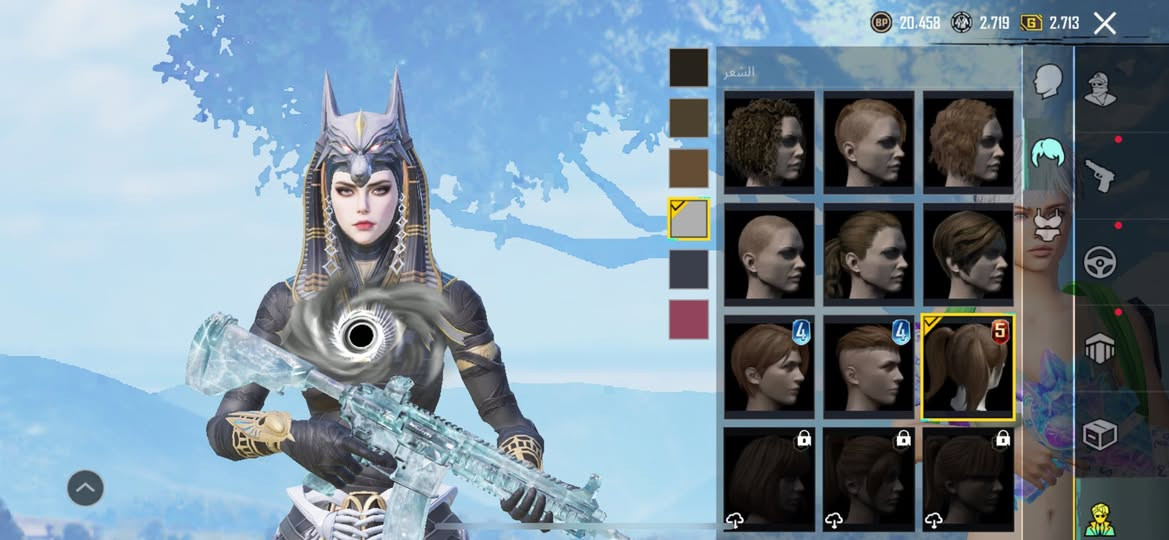Choose the bald shaved head hairstyle
Screen dimensions: 1169x540
768,254
